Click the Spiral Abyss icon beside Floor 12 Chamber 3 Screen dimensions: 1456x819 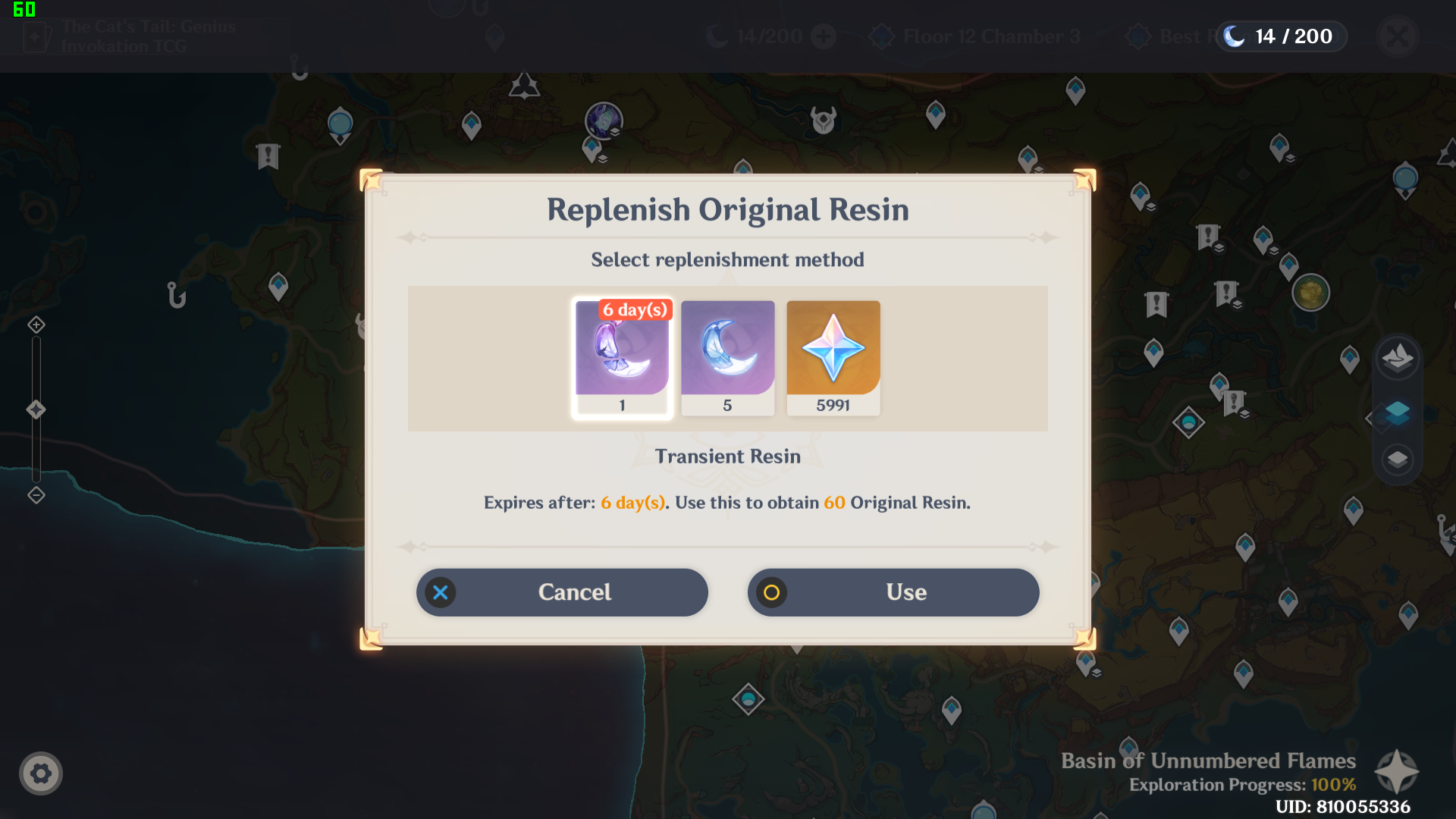click(881, 36)
